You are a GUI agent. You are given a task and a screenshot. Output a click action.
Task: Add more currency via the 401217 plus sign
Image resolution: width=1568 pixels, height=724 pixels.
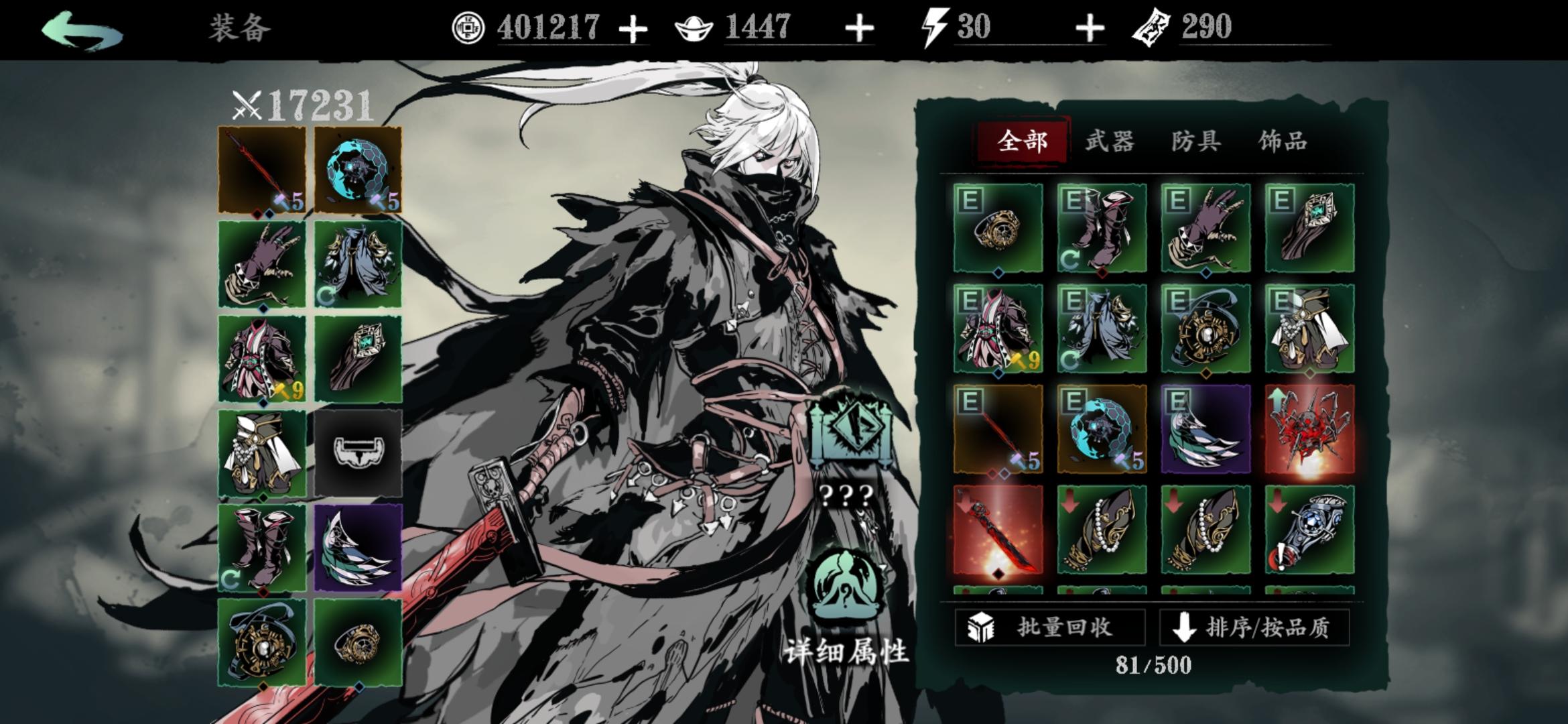pos(635,29)
